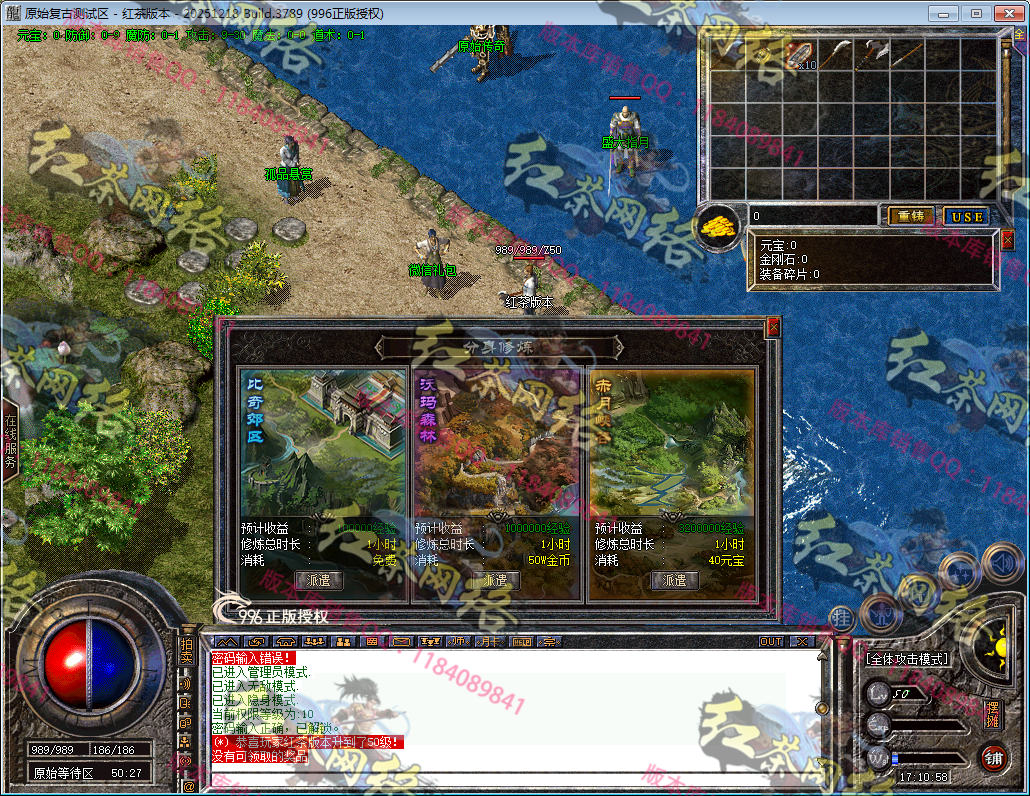Click the chat text input line

(500, 786)
